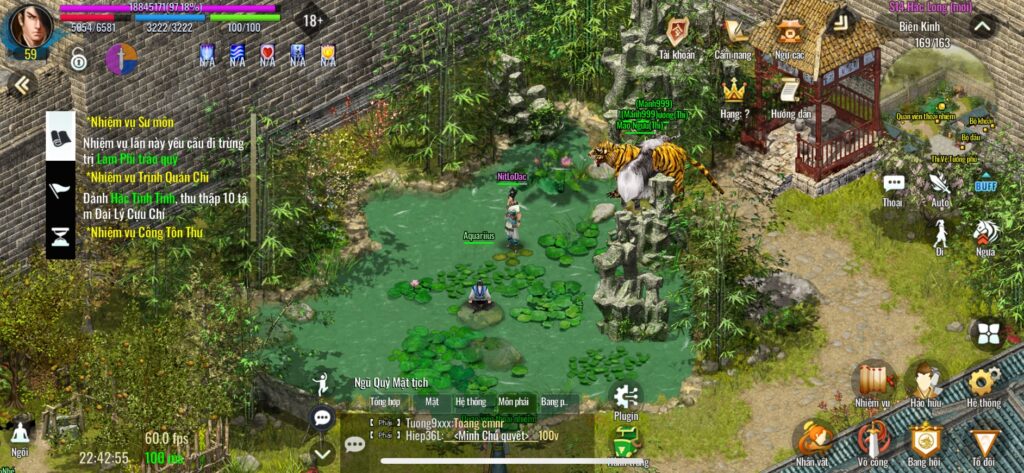Toggle Auto combat mode

point(940,186)
